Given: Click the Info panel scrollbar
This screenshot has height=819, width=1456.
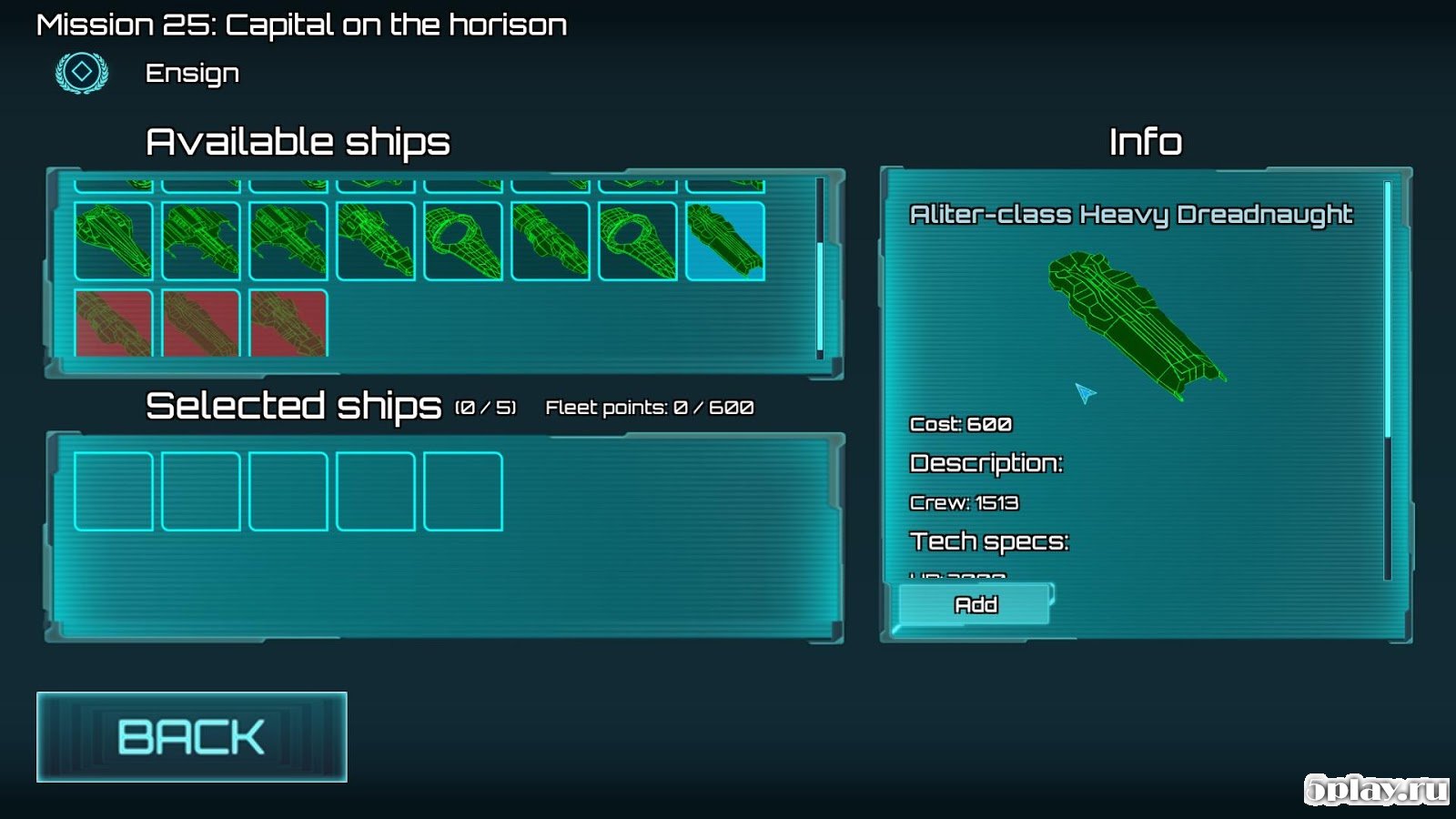Looking at the screenshot, I should (1387, 309).
